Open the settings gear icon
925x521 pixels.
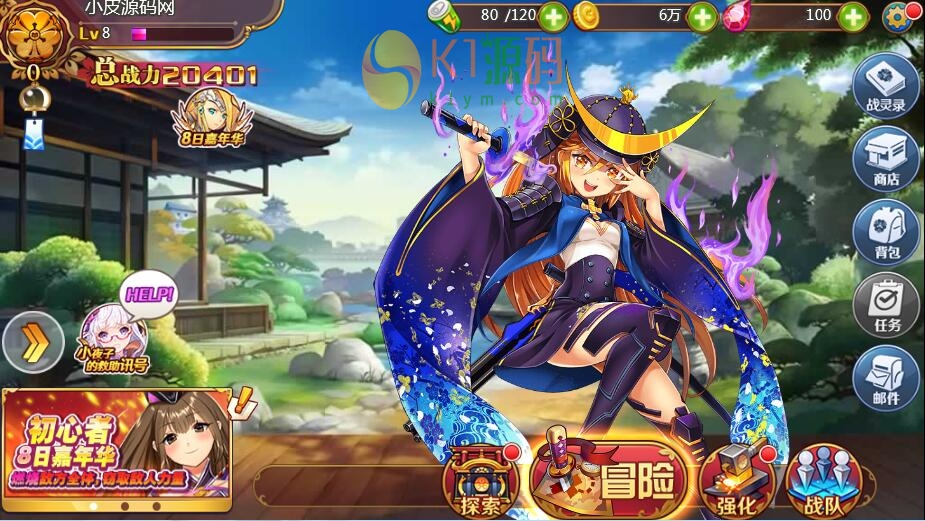[898, 17]
